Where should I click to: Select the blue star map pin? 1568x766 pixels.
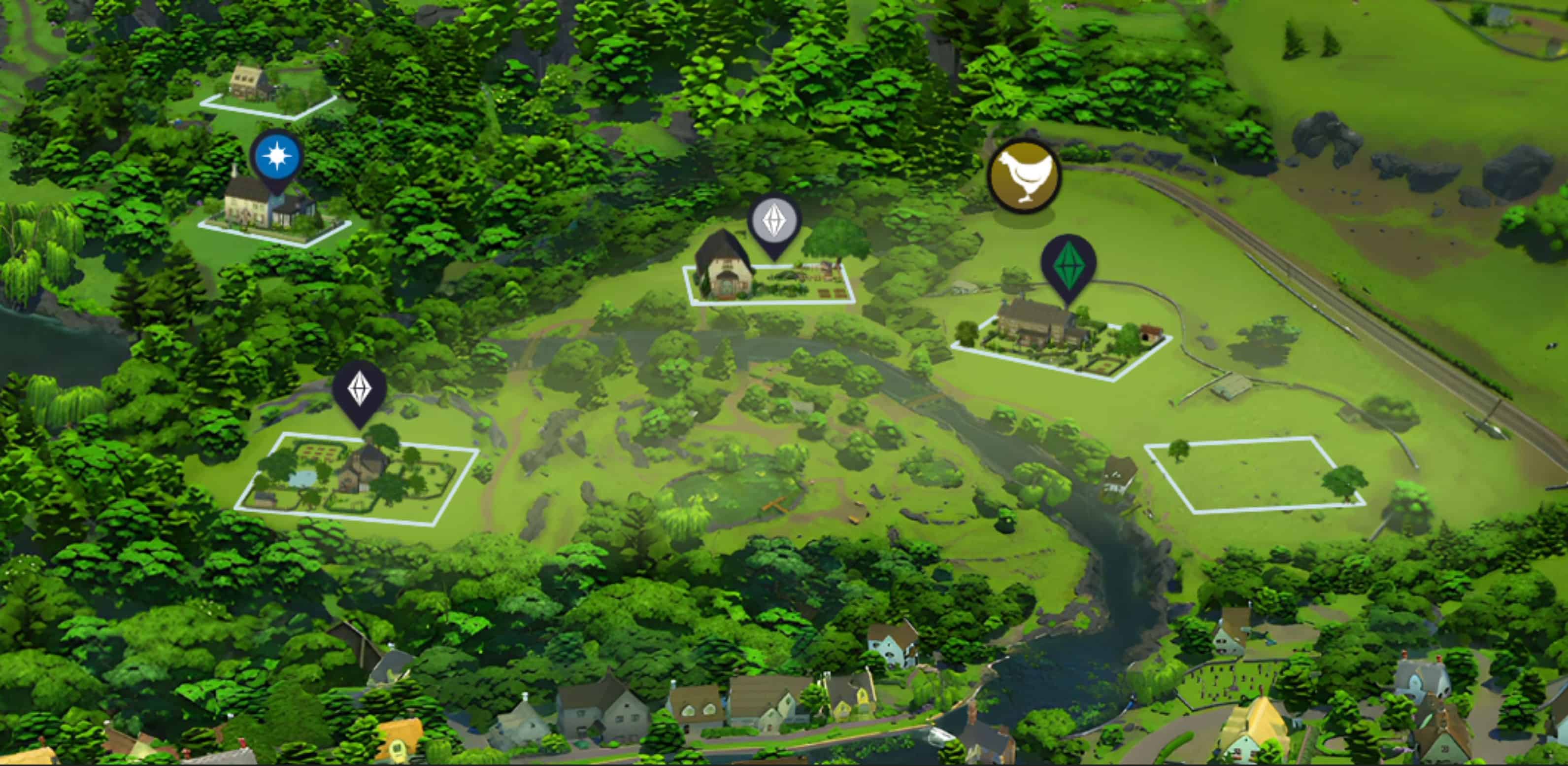tap(276, 158)
